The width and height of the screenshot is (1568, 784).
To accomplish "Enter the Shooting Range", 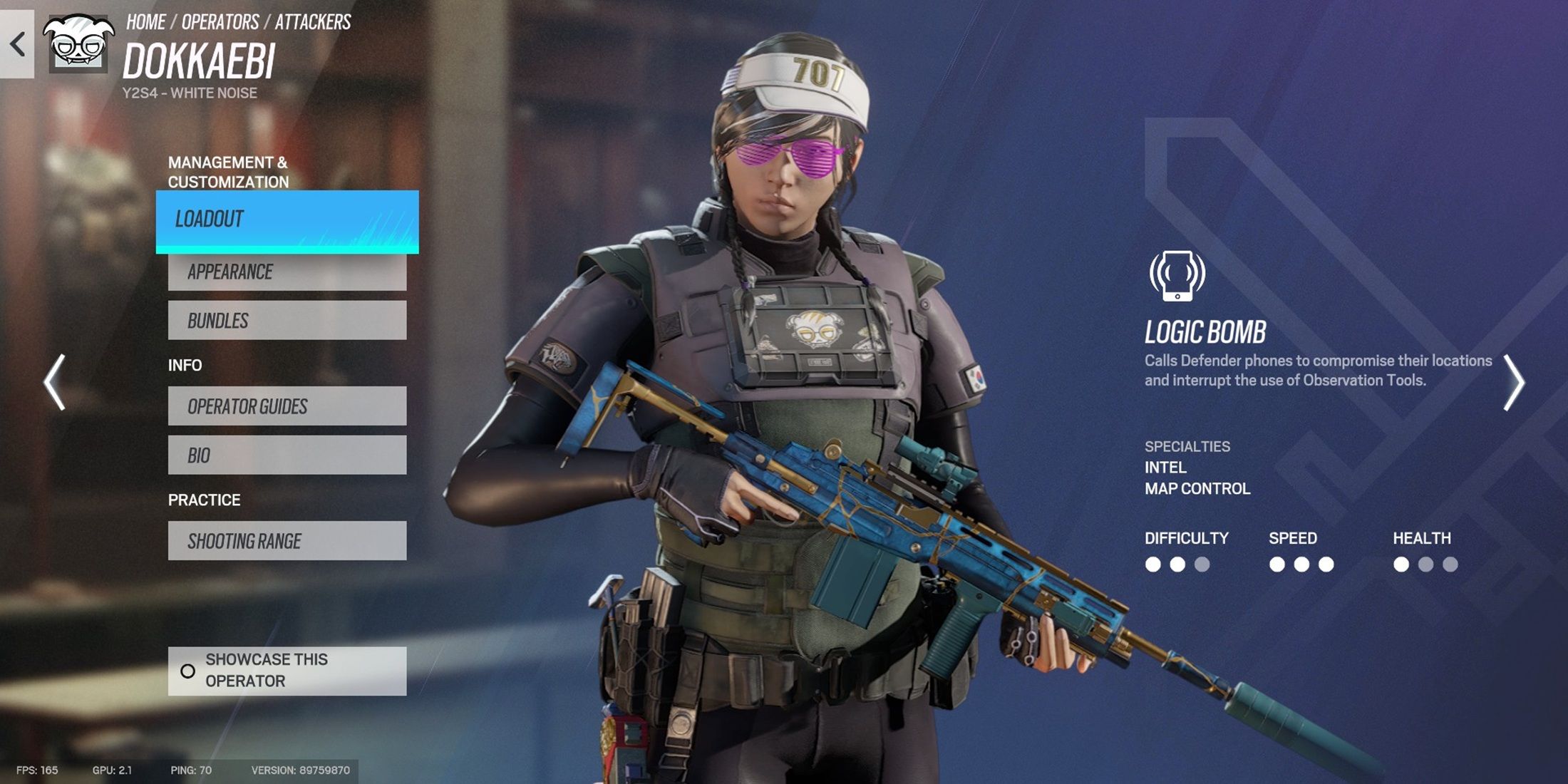I will click(287, 541).
